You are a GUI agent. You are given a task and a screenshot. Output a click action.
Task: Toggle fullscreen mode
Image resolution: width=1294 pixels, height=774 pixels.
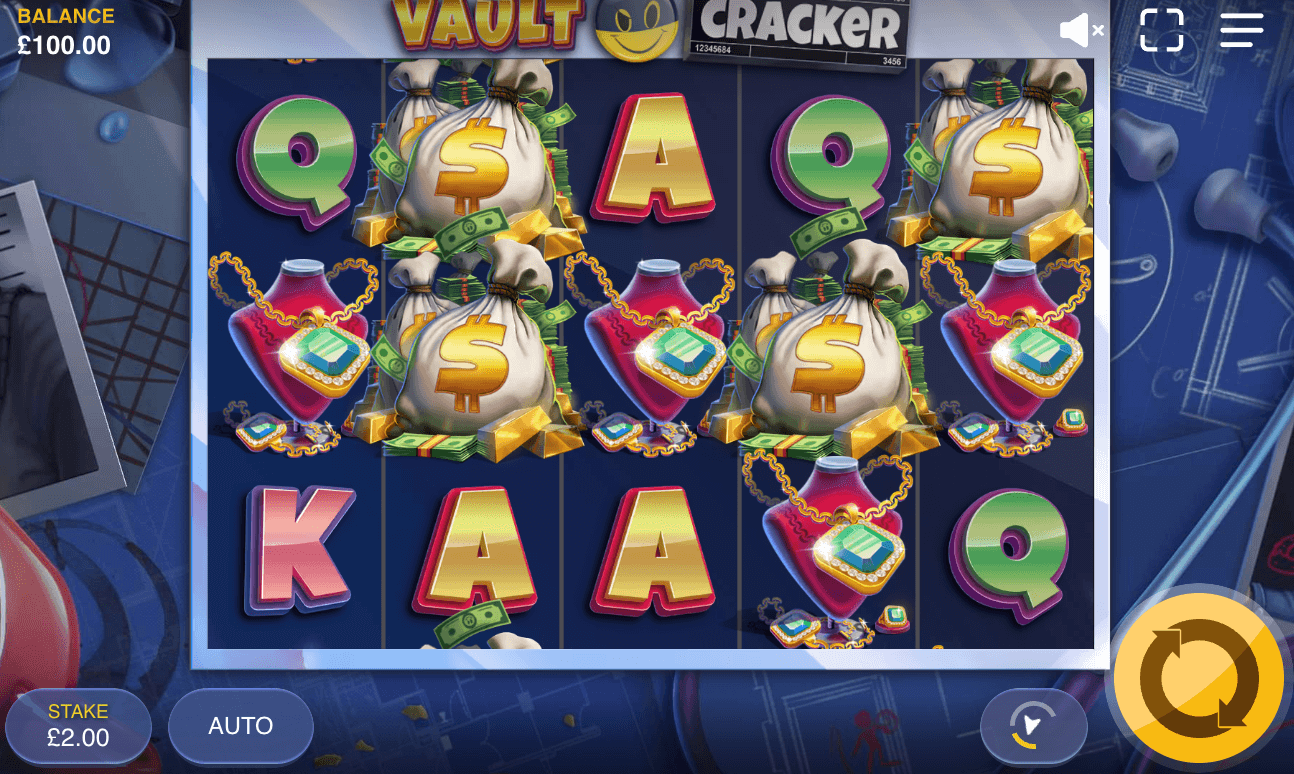(1161, 30)
